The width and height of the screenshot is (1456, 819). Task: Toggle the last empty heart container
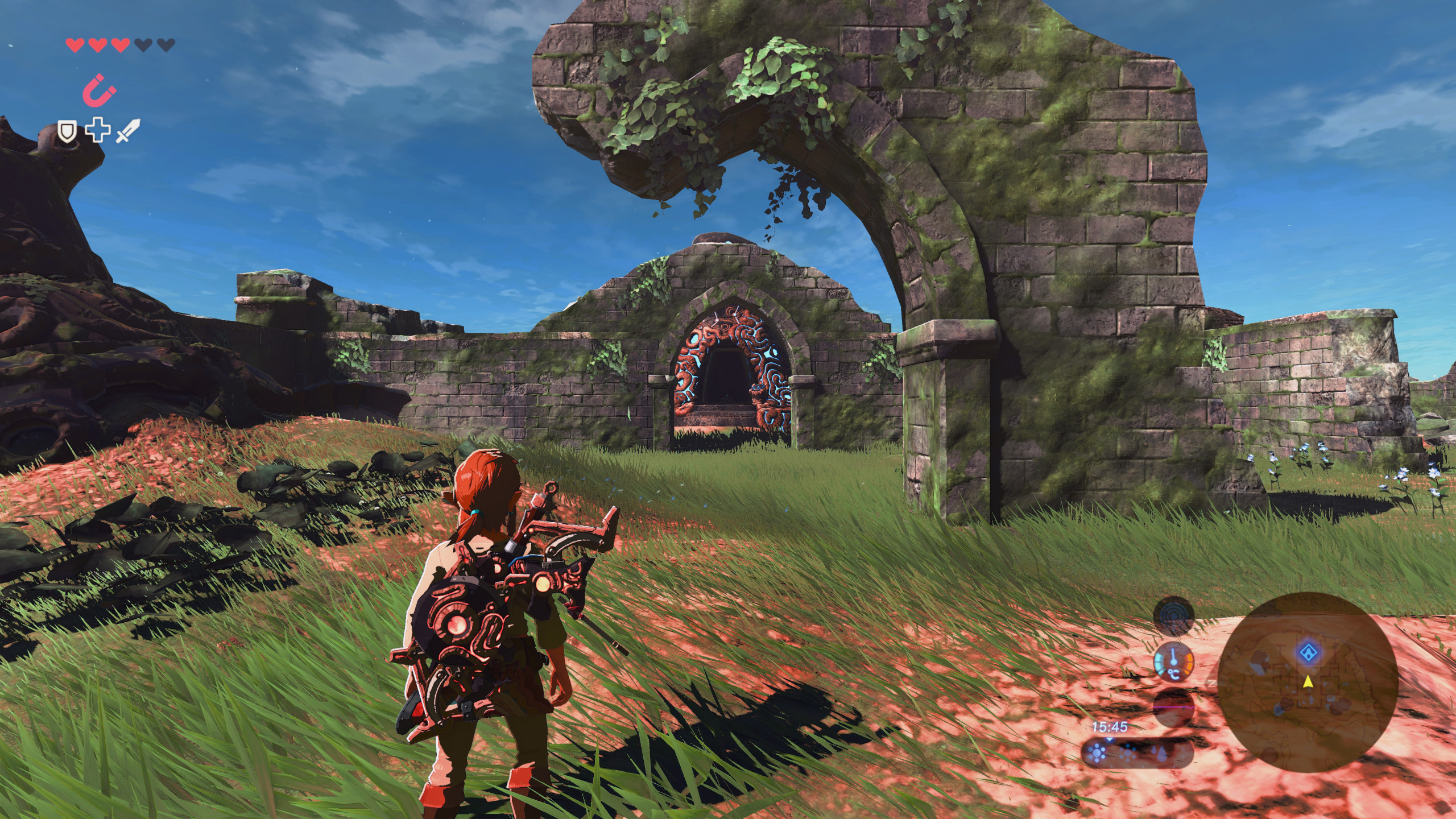[166, 44]
